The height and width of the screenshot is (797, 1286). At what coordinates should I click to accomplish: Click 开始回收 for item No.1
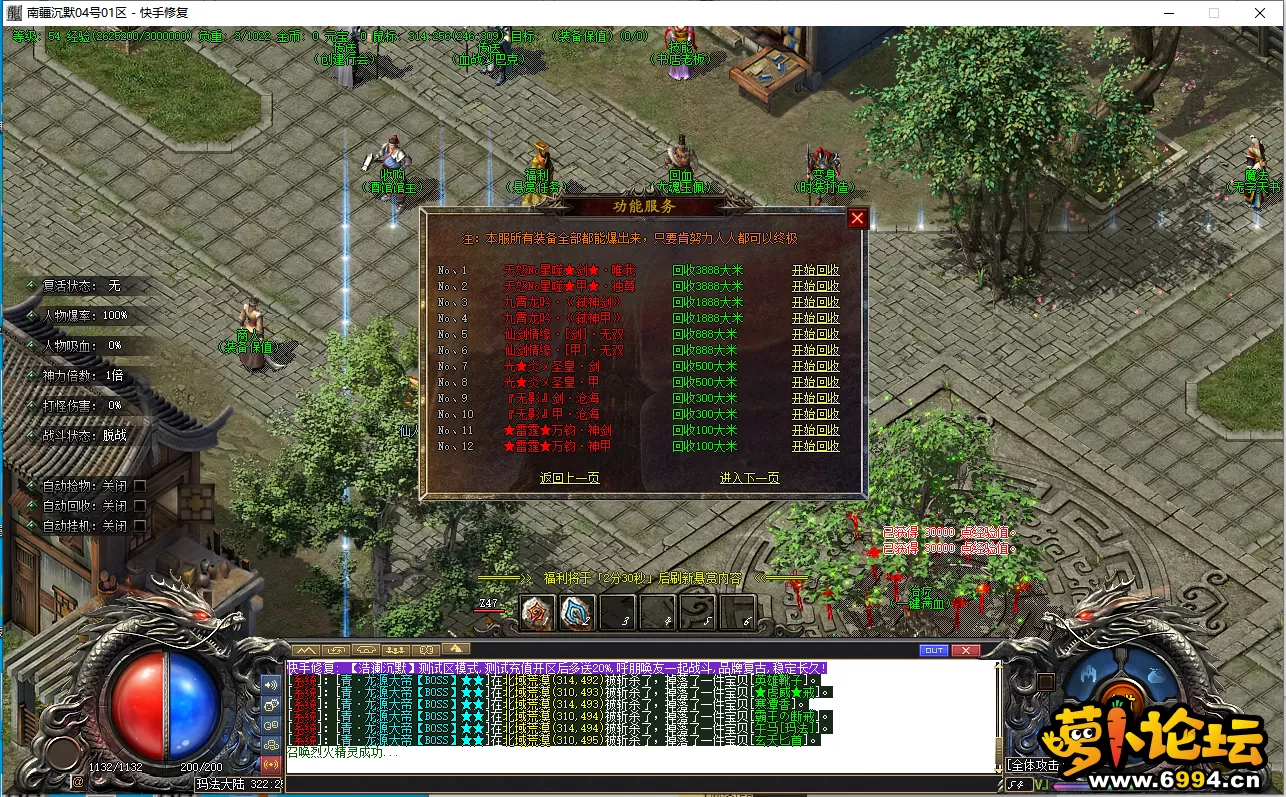(x=815, y=270)
